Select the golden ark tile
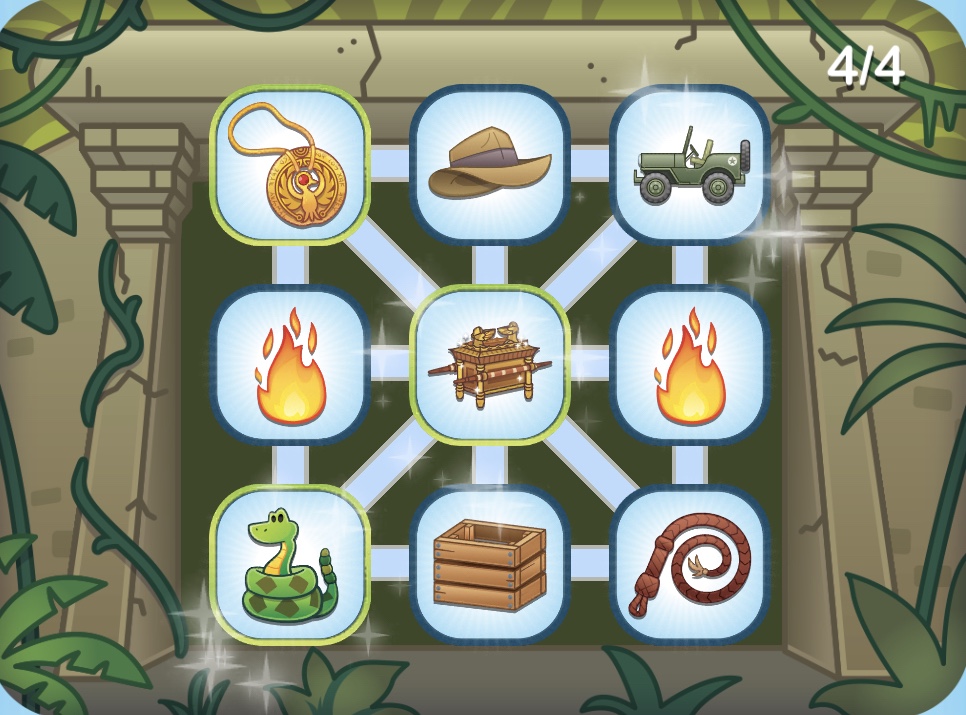This screenshot has width=966, height=715. coord(490,365)
